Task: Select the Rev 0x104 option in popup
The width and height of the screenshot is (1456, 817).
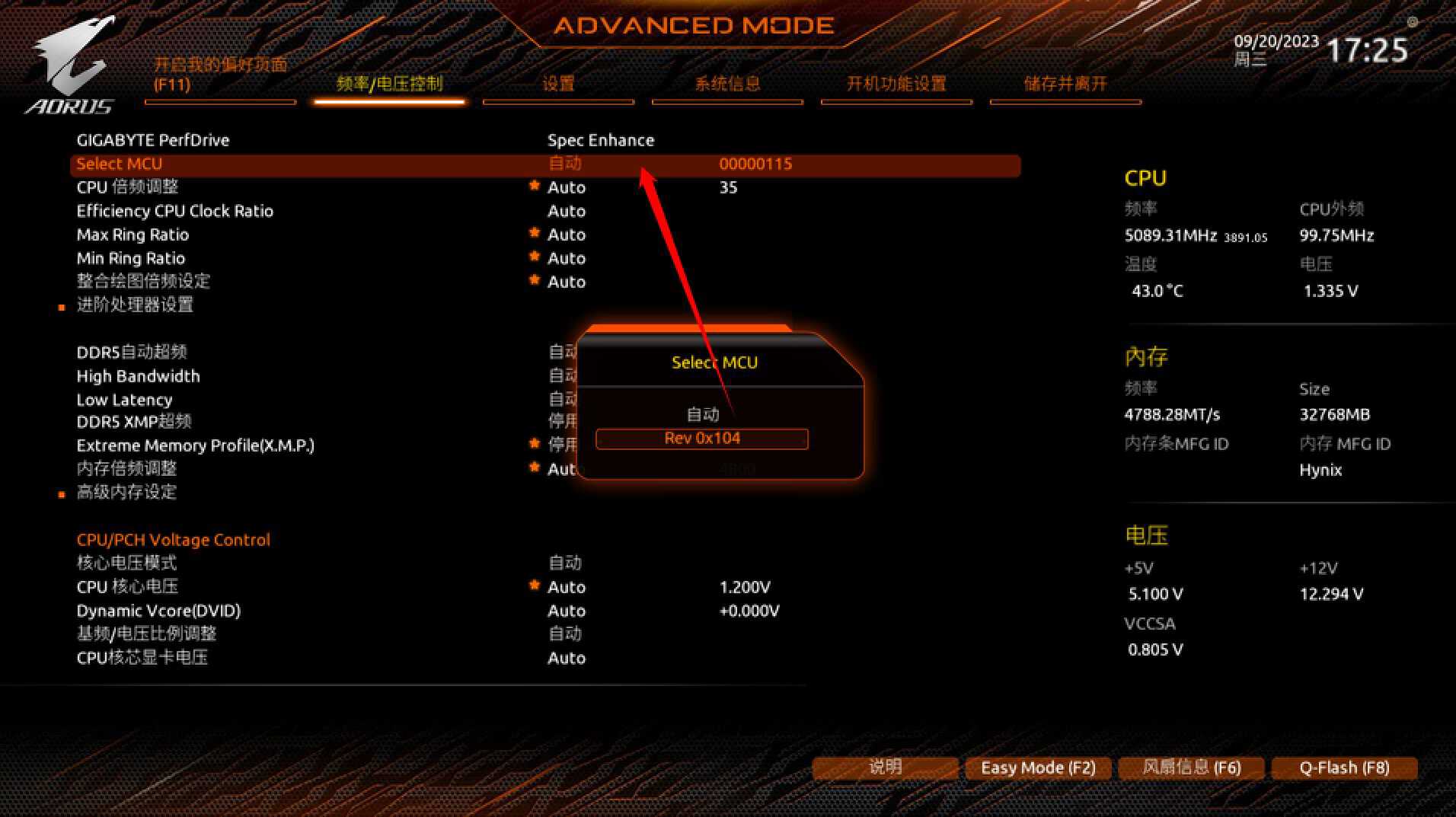Action: (701, 439)
